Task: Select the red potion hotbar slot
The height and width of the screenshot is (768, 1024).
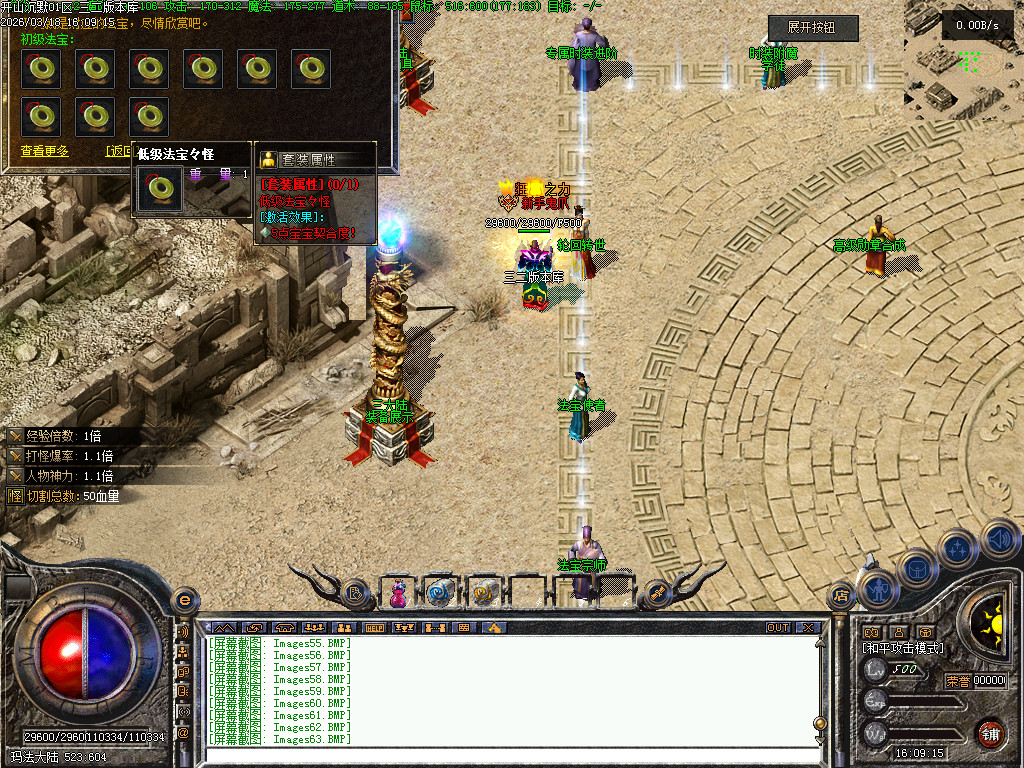Action: click(x=399, y=593)
